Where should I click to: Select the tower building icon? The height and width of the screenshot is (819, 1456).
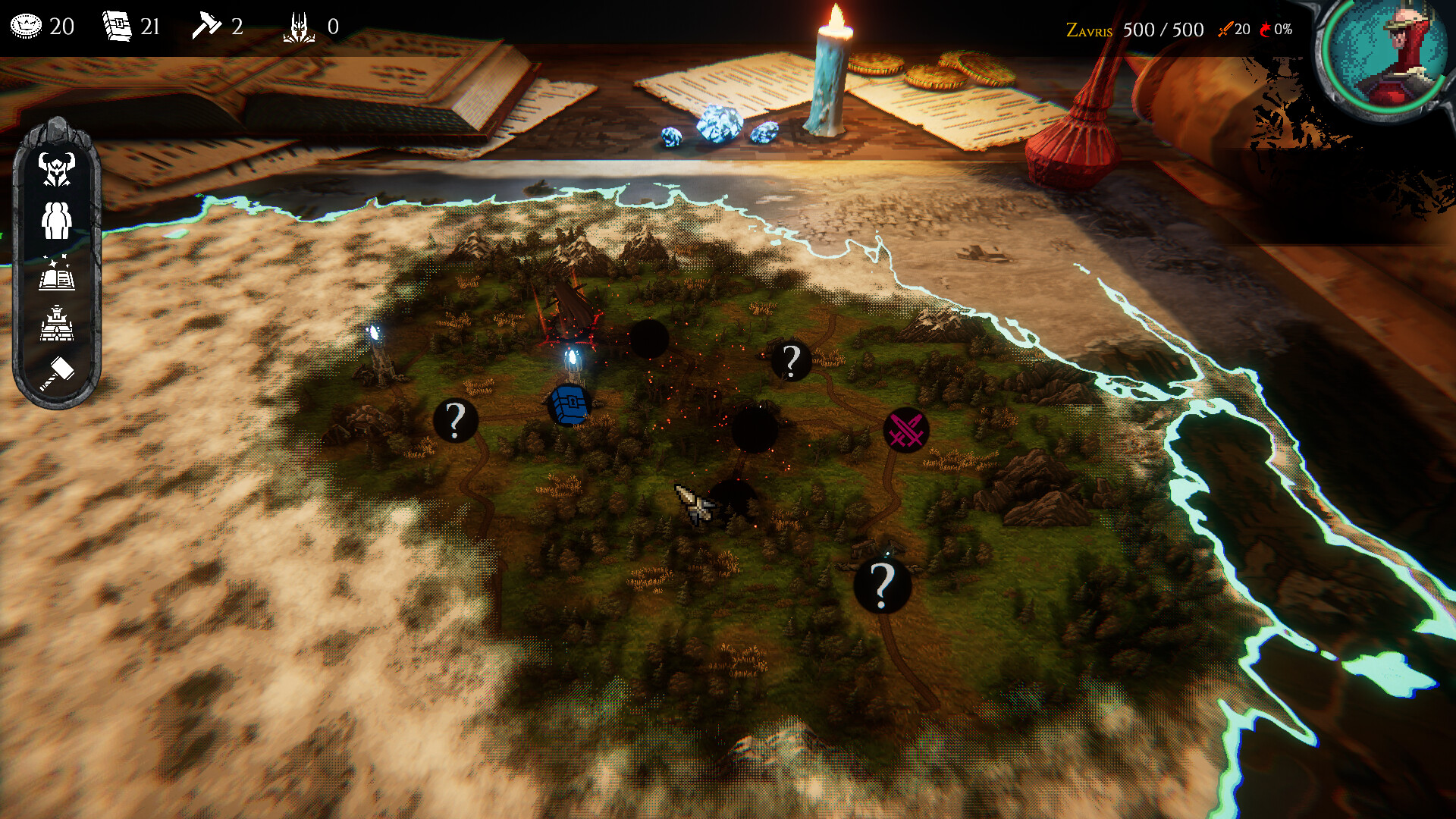click(x=57, y=324)
